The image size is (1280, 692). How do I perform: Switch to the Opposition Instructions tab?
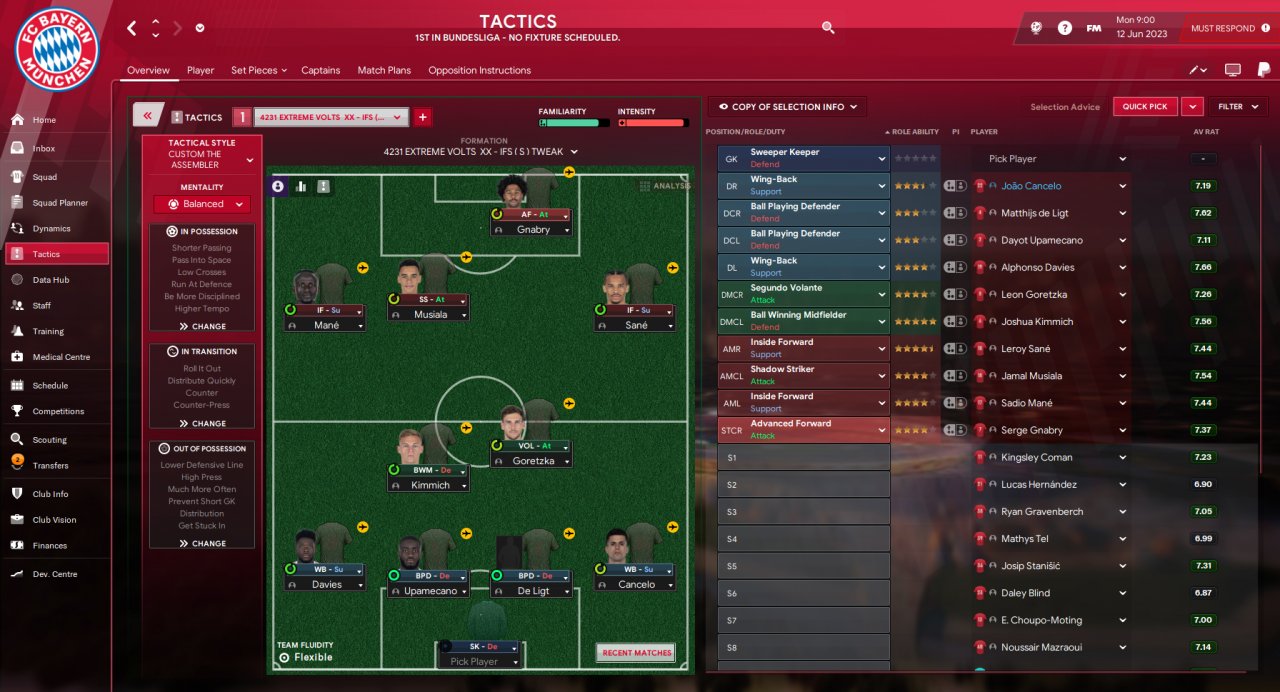479,71
